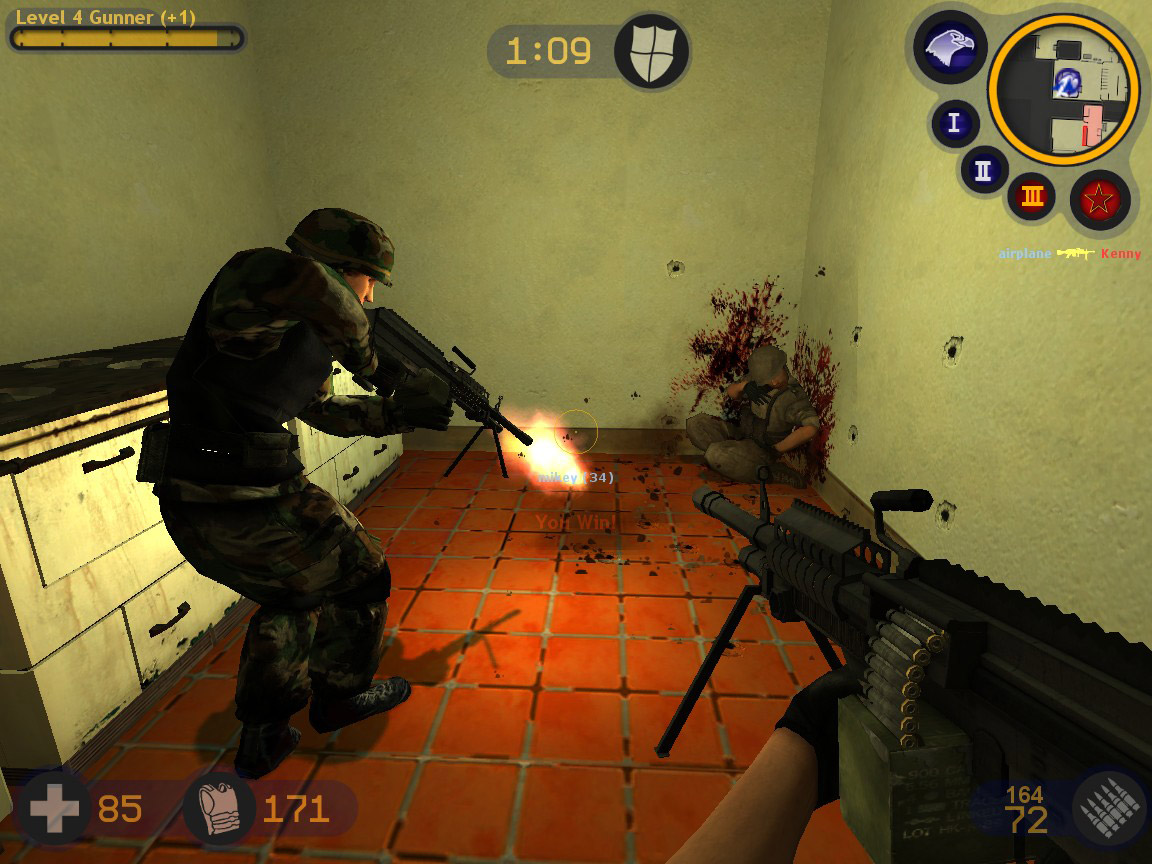The image size is (1152, 864).
Task: Pick the red Roman numeral III objective
Action: (x=1032, y=197)
